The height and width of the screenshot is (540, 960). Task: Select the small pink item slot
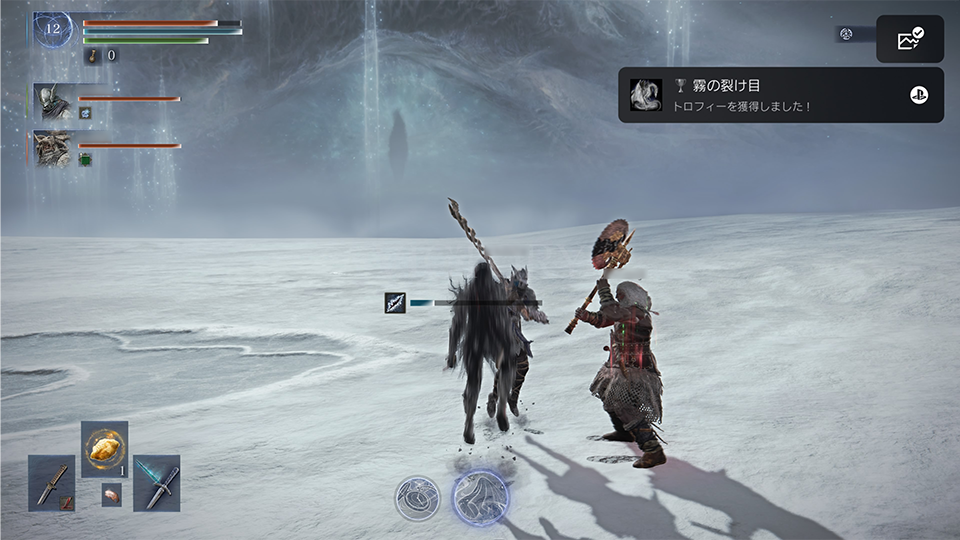coord(111,495)
